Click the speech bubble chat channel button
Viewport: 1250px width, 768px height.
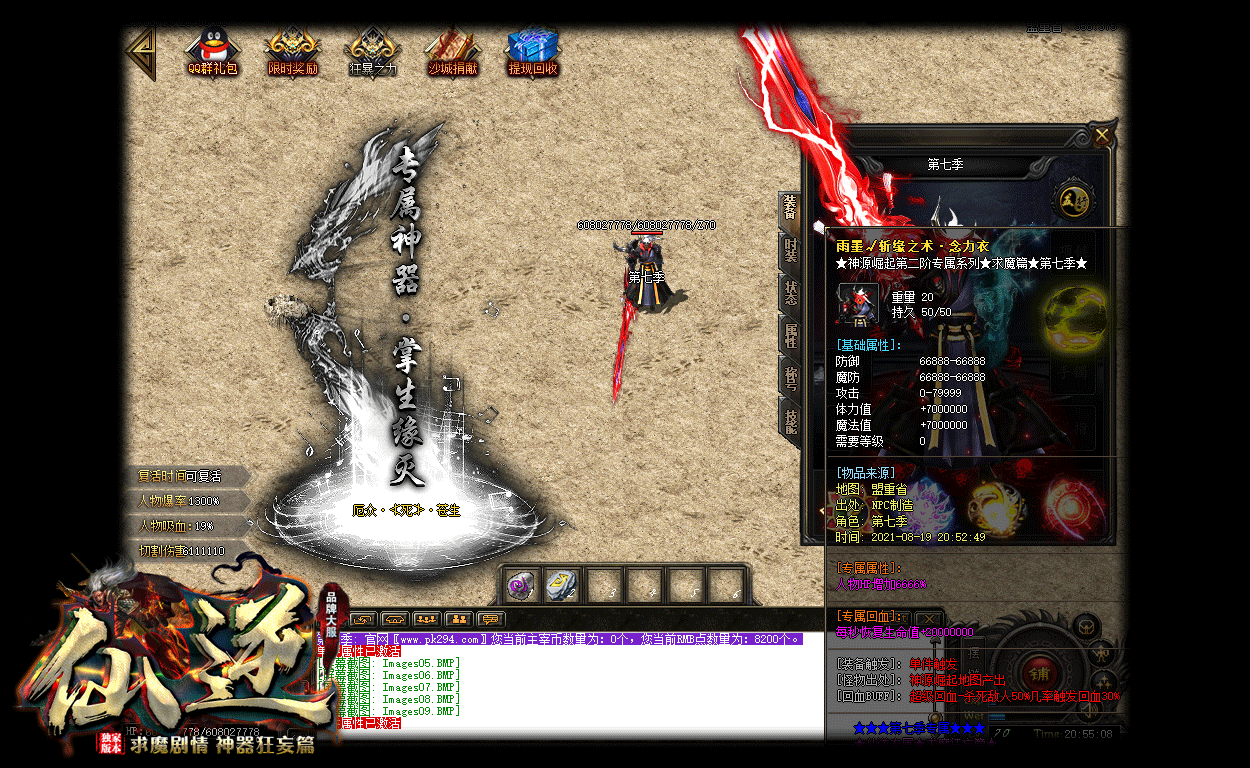click(491, 619)
